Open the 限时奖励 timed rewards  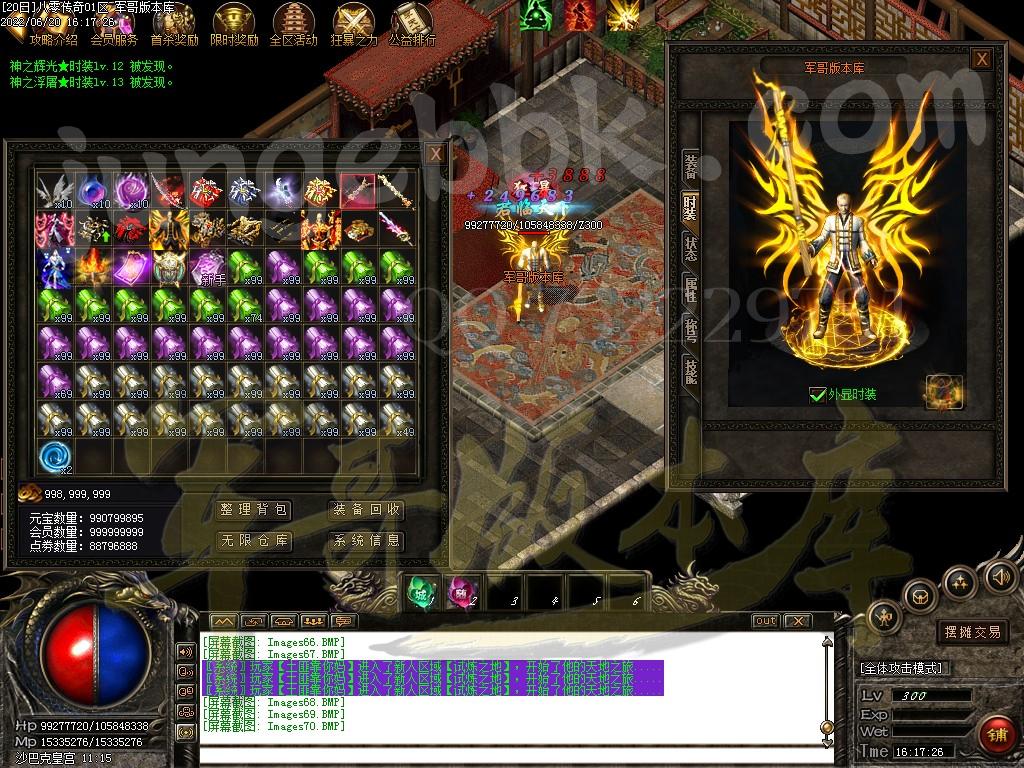(x=234, y=24)
